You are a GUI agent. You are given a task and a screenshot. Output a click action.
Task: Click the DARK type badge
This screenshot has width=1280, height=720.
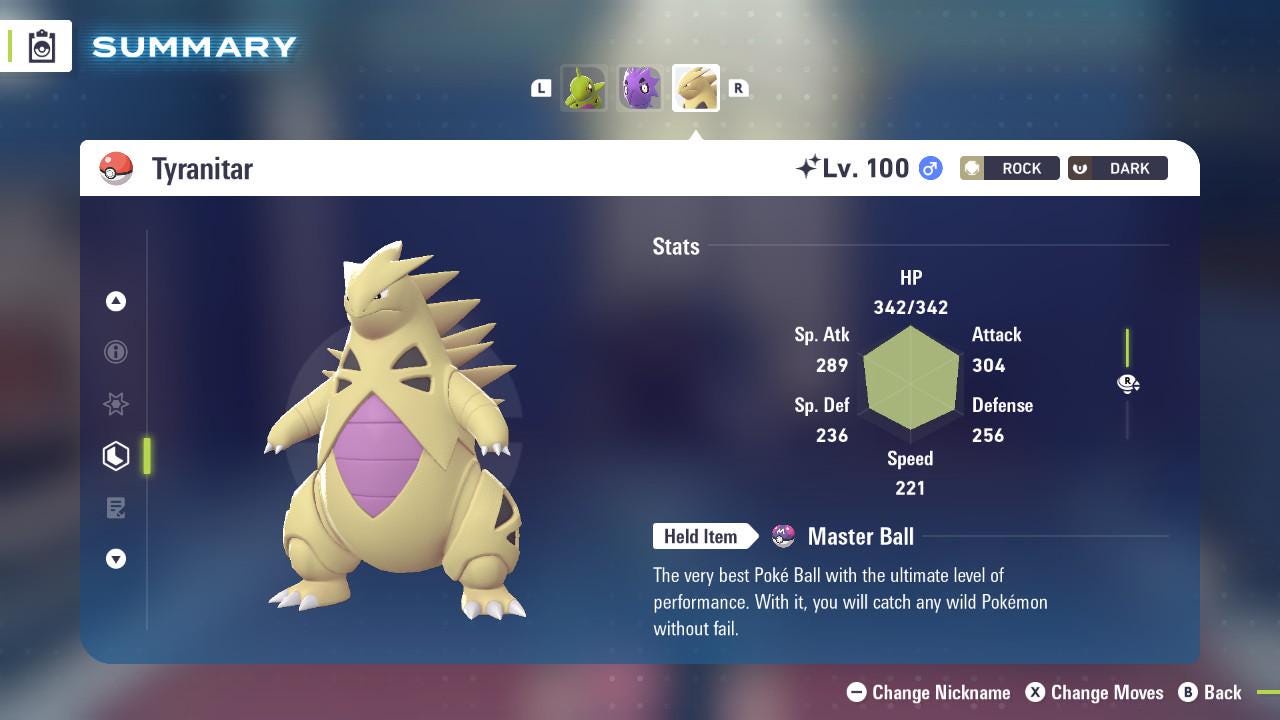pyautogui.click(x=1117, y=168)
